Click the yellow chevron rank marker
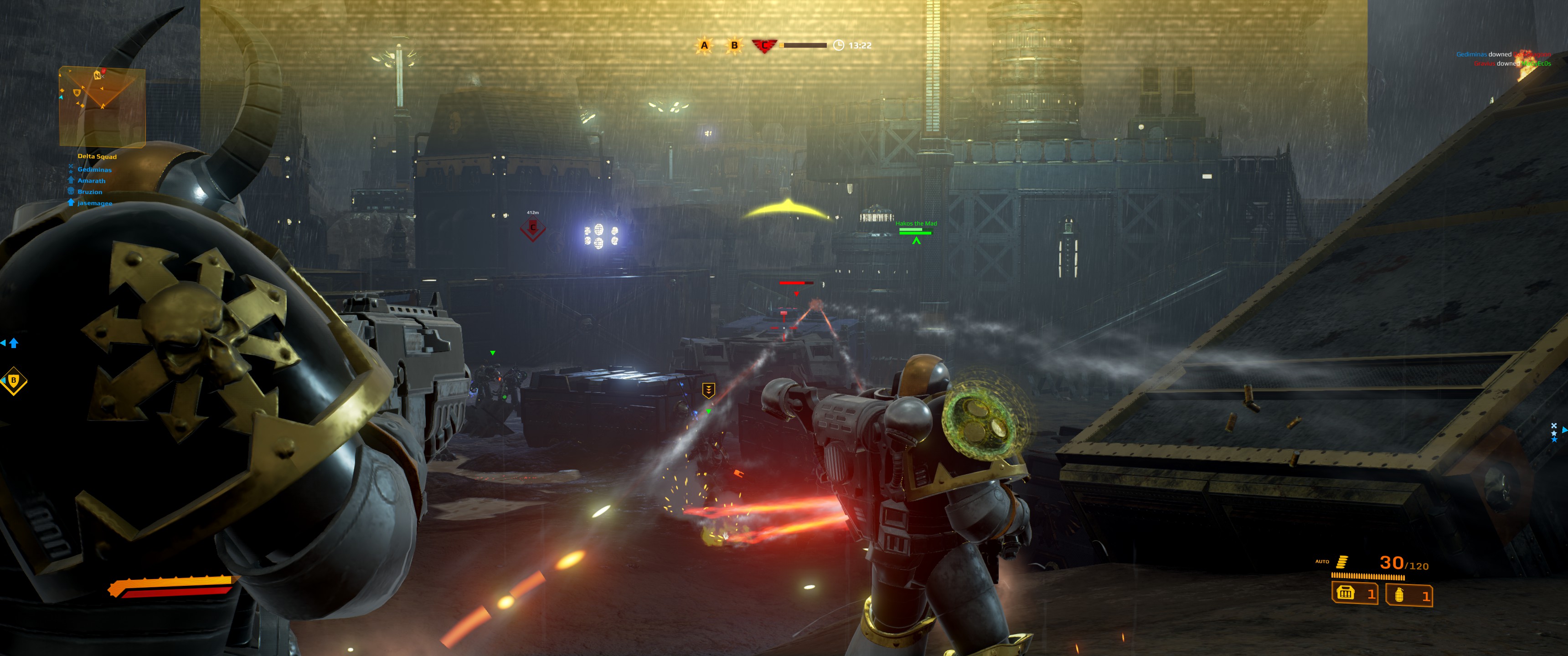Viewport: 1568px width, 656px height. point(708,389)
